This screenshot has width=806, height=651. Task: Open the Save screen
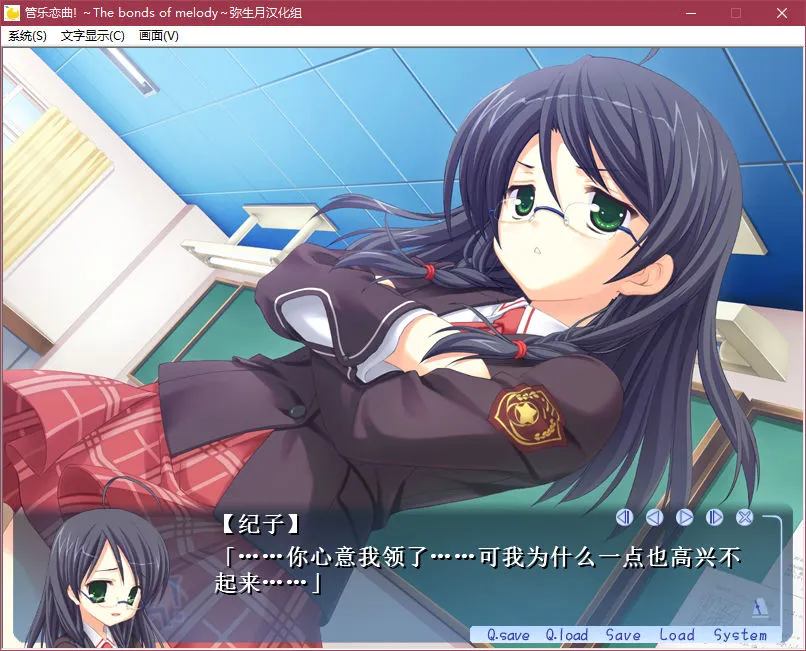pyautogui.click(x=623, y=635)
